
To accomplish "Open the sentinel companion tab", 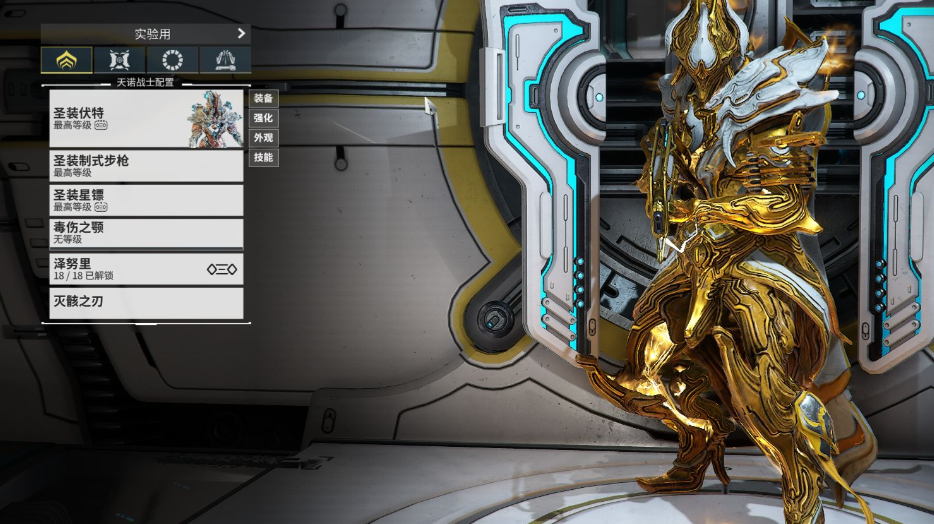I will (120, 60).
